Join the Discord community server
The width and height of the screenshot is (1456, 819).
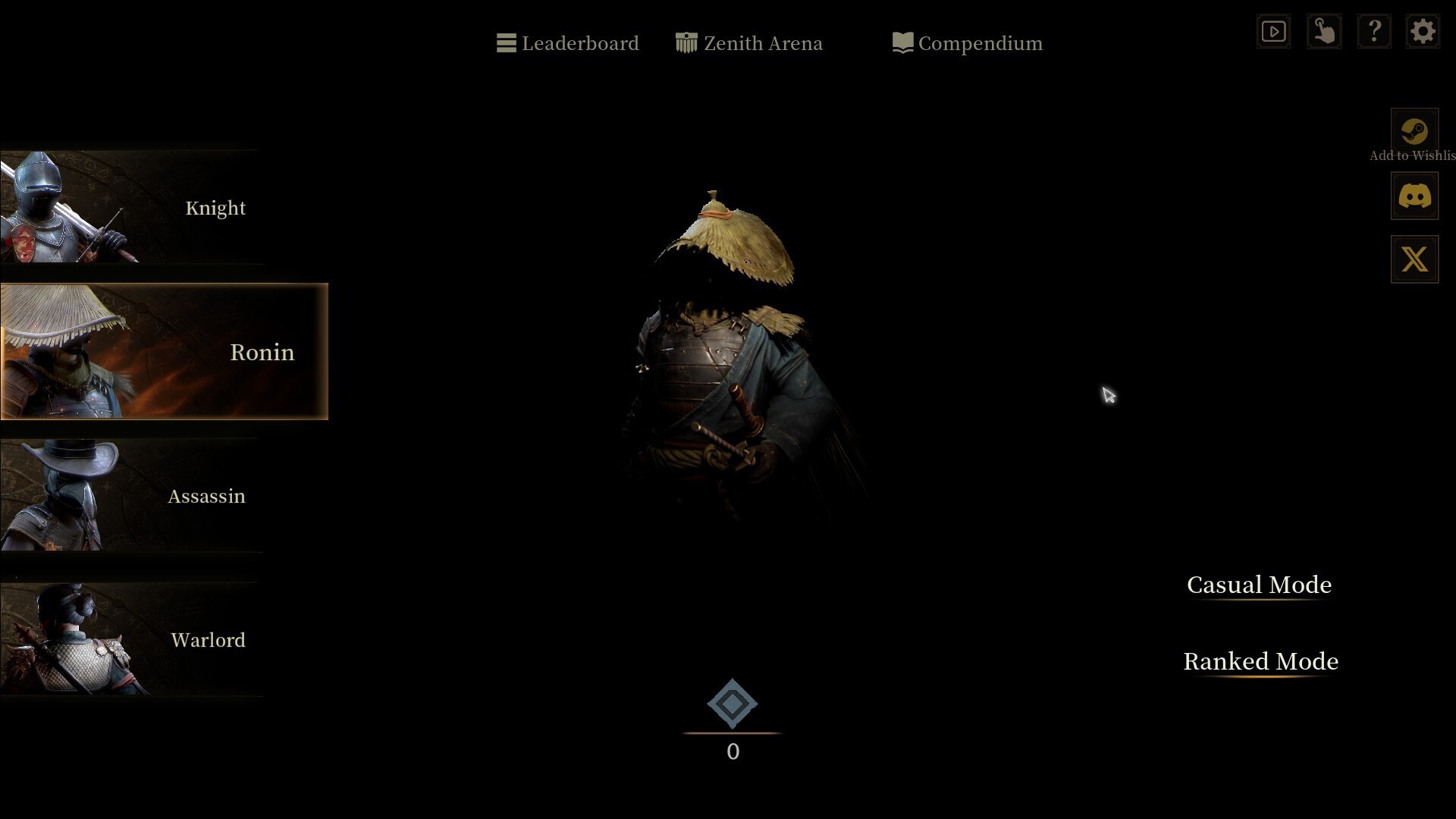(x=1414, y=195)
